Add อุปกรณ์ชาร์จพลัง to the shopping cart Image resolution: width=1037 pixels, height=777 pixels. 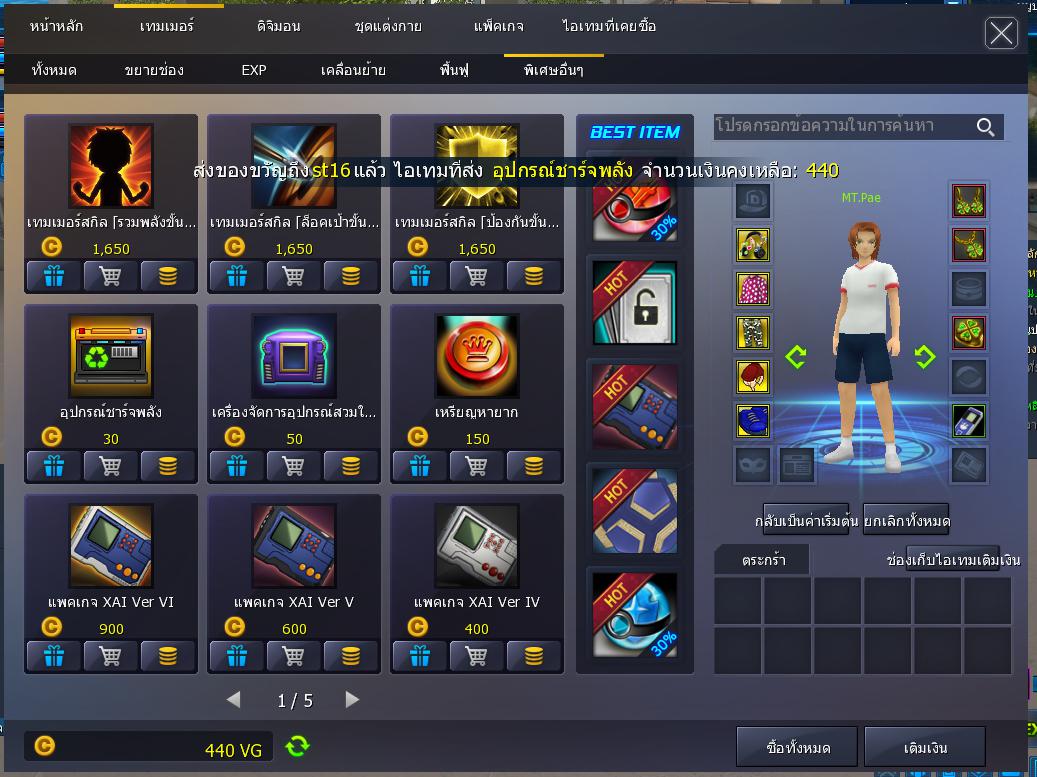click(111, 465)
